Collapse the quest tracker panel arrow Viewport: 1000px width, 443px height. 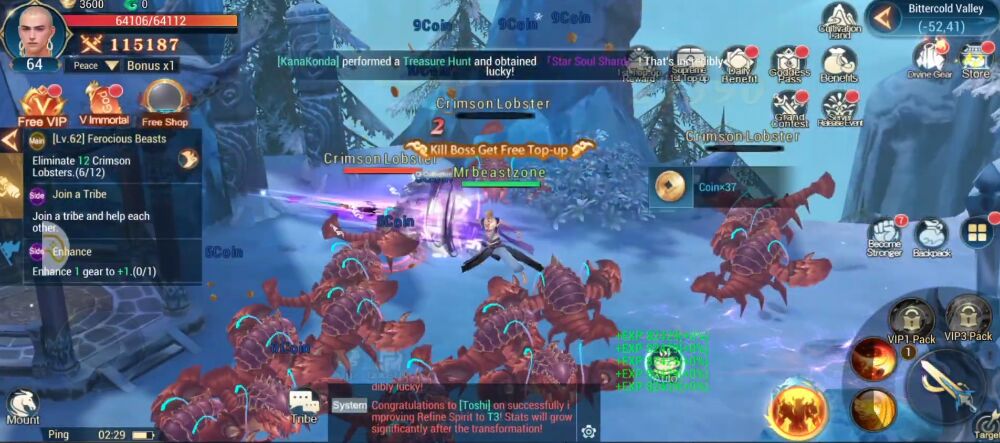[10, 139]
